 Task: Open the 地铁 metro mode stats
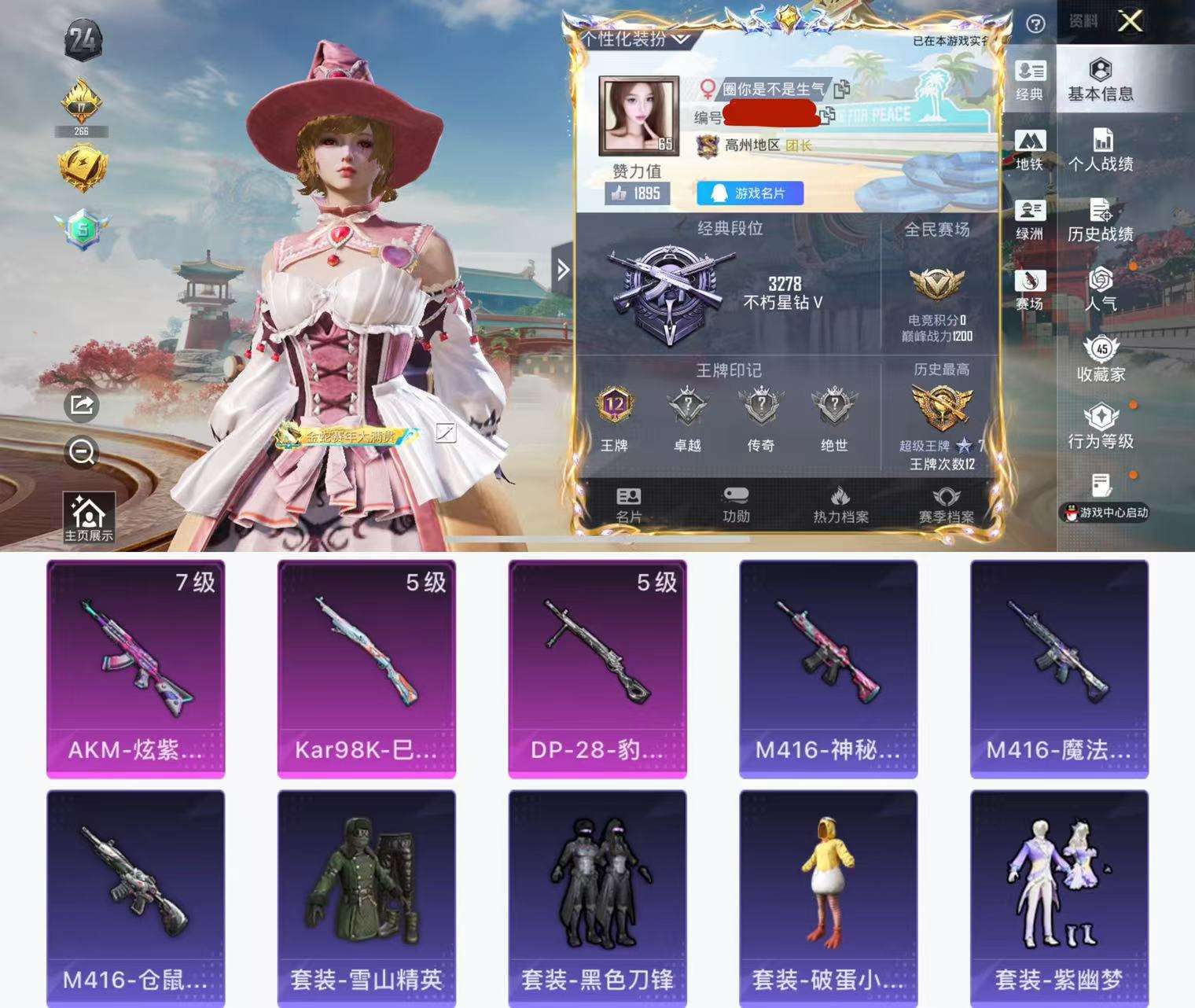1030,148
